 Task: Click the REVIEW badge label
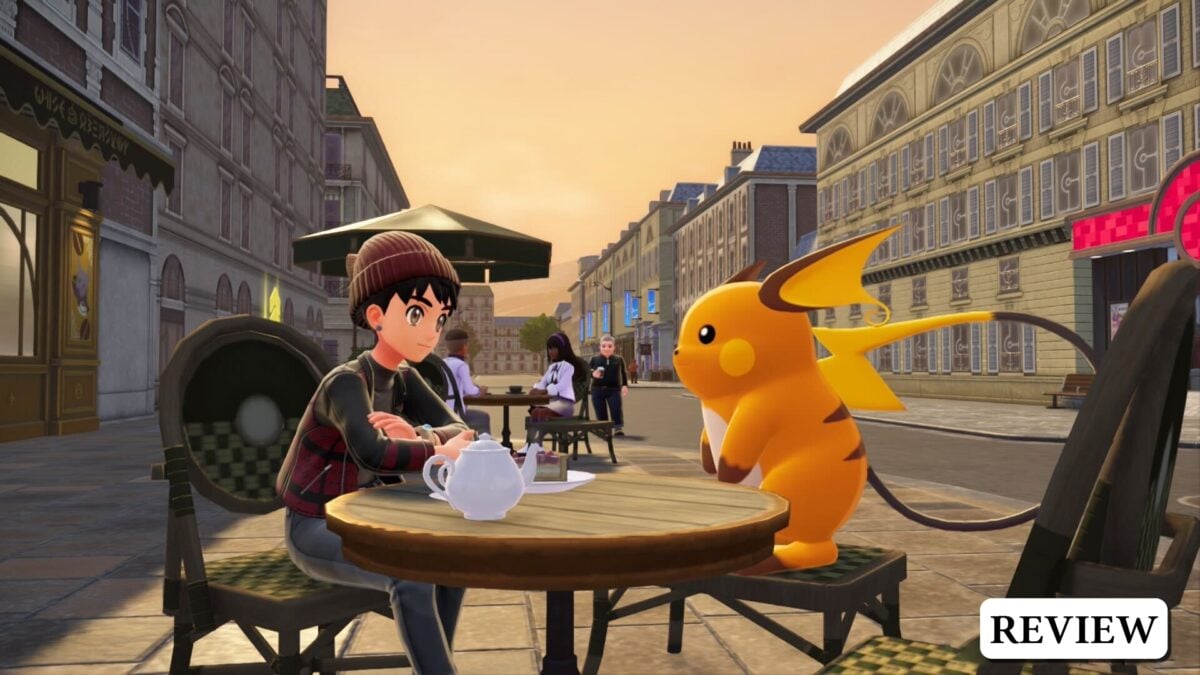click(x=1073, y=629)
